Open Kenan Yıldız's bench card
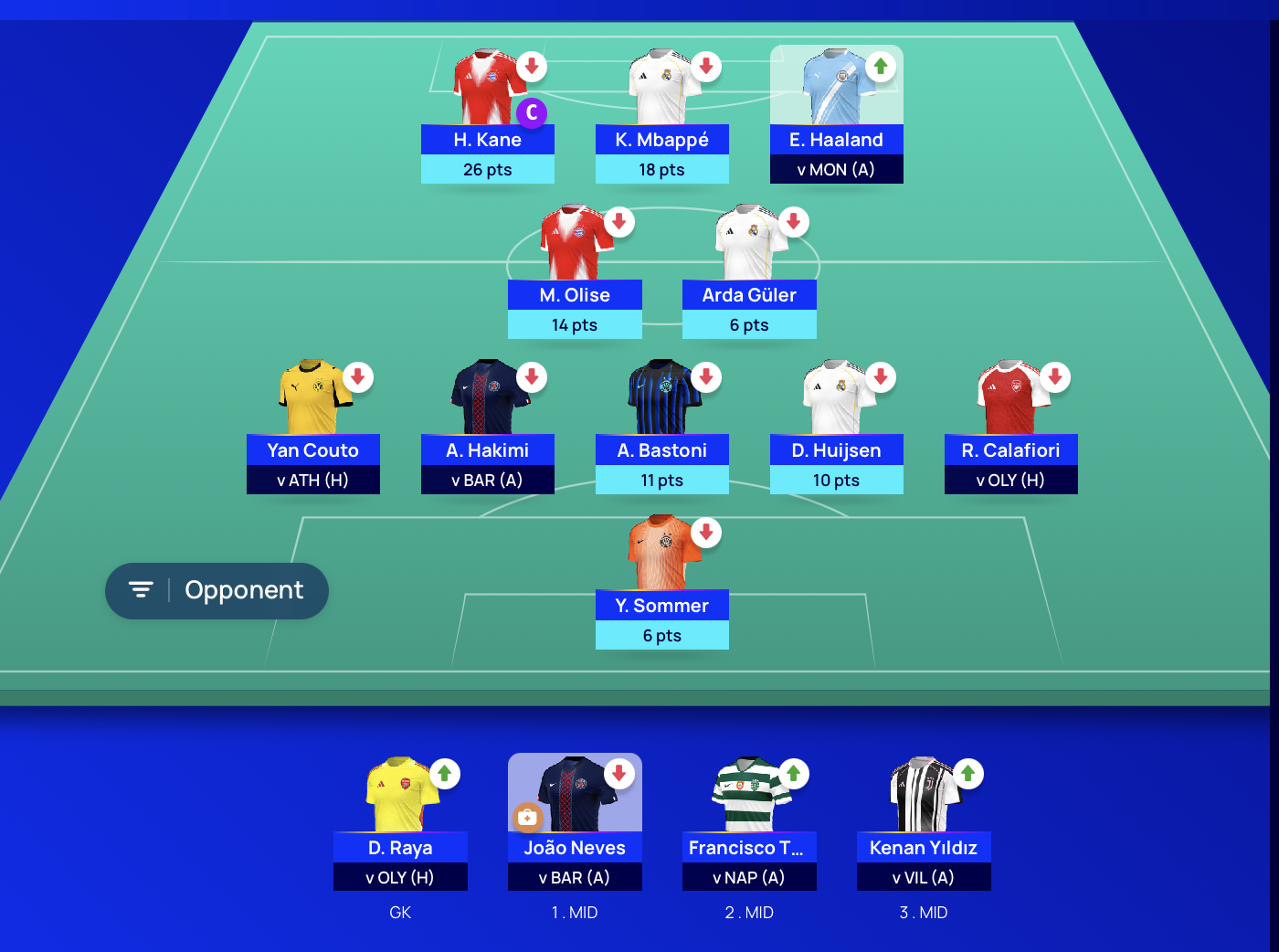 coord(924,848)
